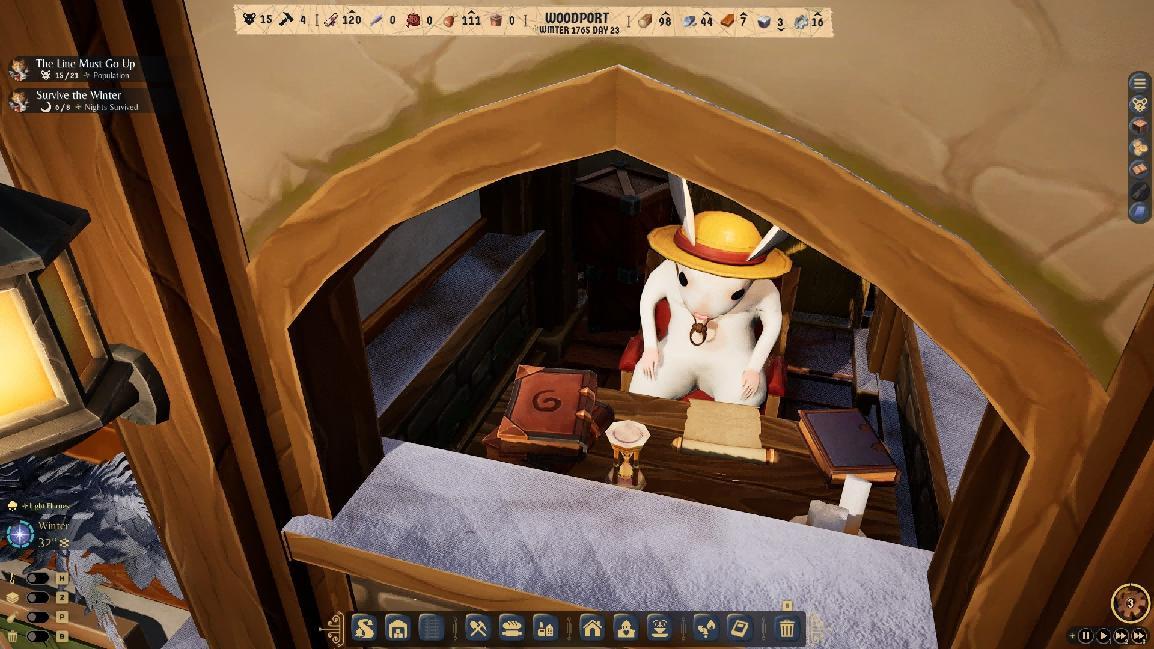The image size is (1154, 649).
Task: Open the warehouse storage build category
Action: point(398,628)
